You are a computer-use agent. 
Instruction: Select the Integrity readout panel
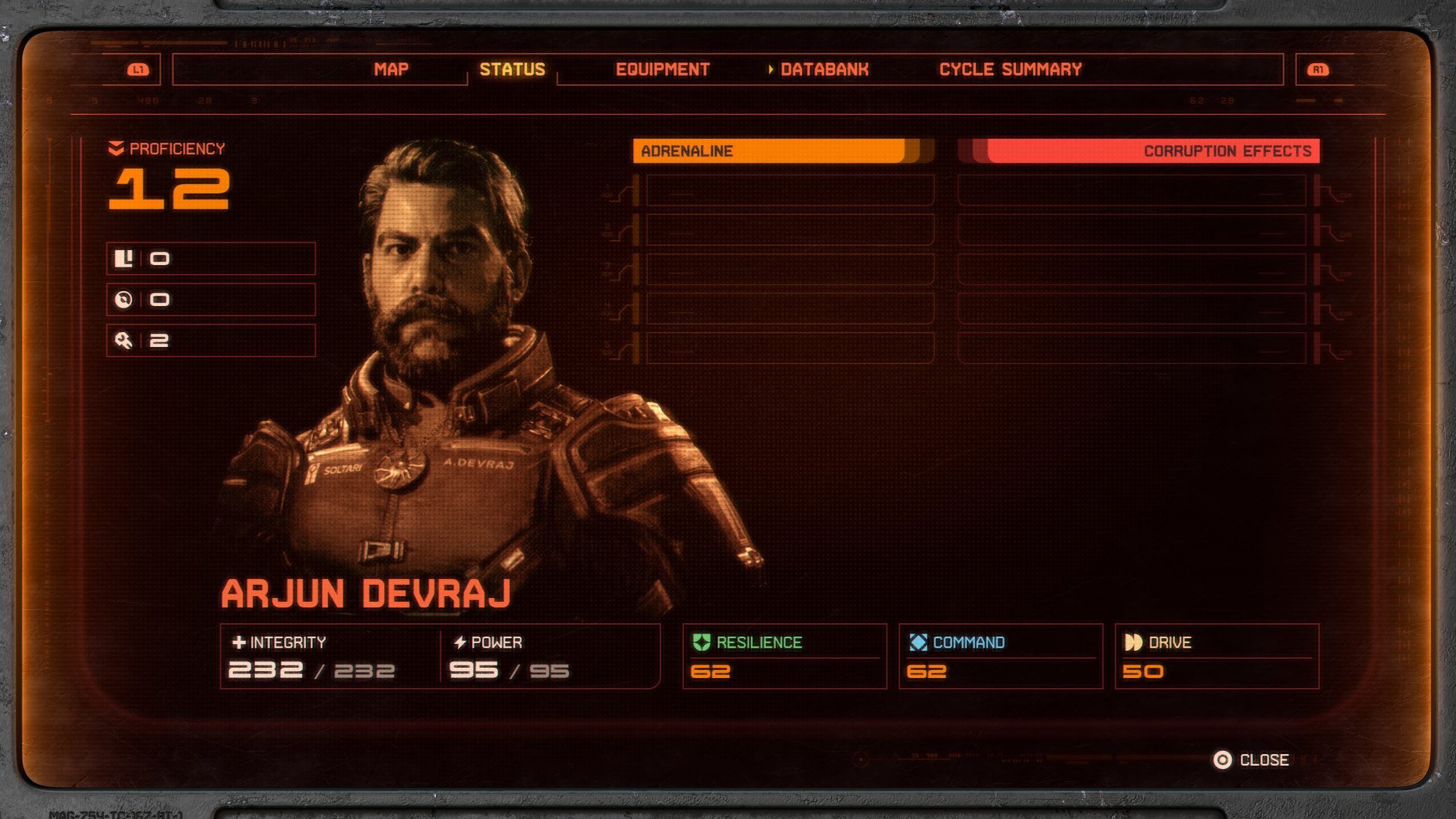tap(330, 656)
